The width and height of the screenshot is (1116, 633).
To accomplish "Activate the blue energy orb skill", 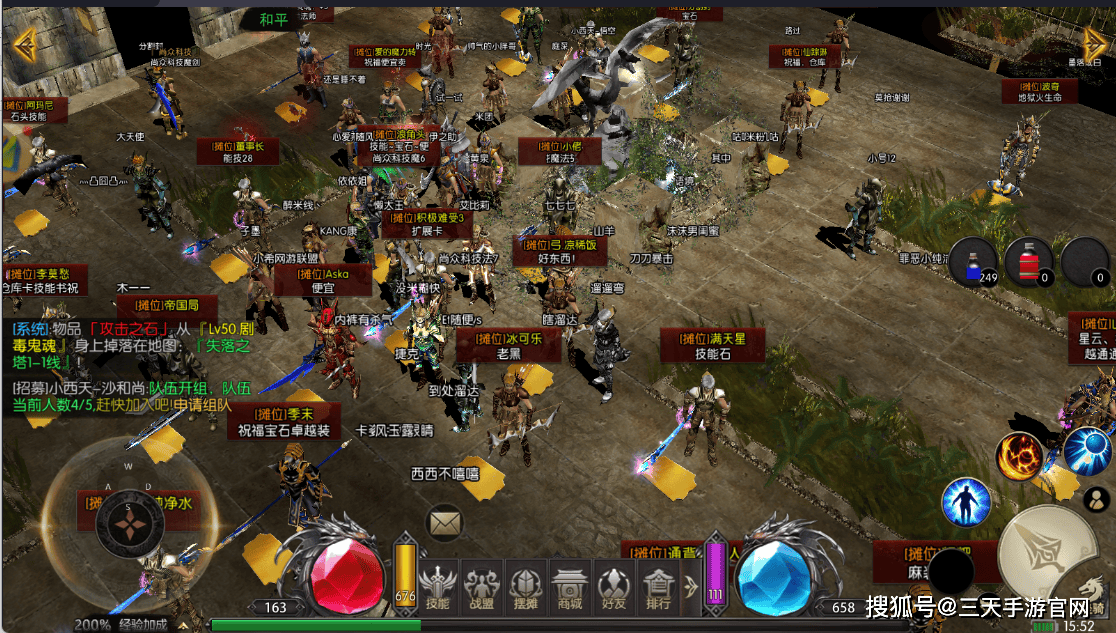I will click(x=1087, y=451).
